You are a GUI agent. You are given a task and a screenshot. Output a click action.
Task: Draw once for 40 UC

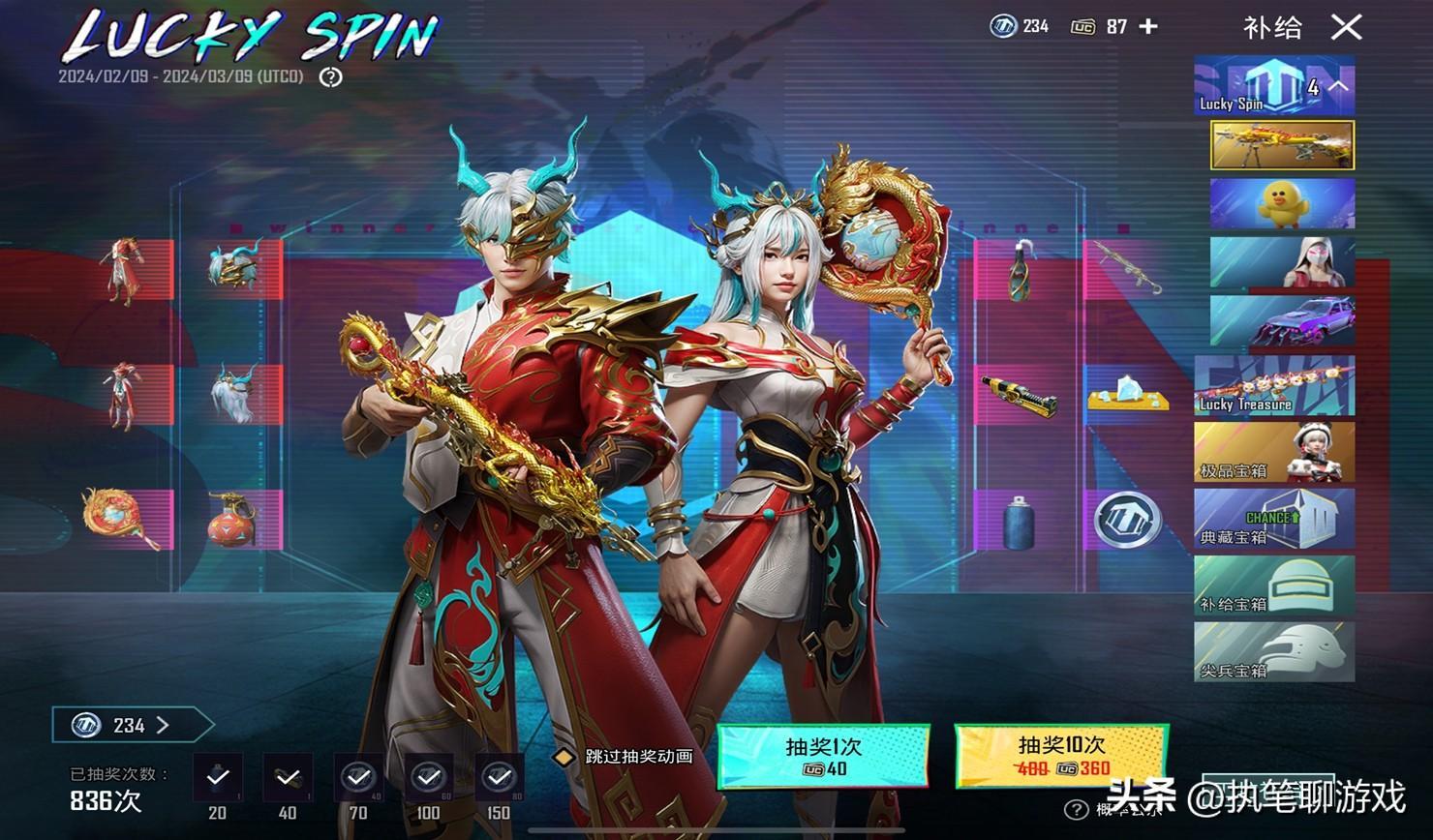click(x=823, y=756)
